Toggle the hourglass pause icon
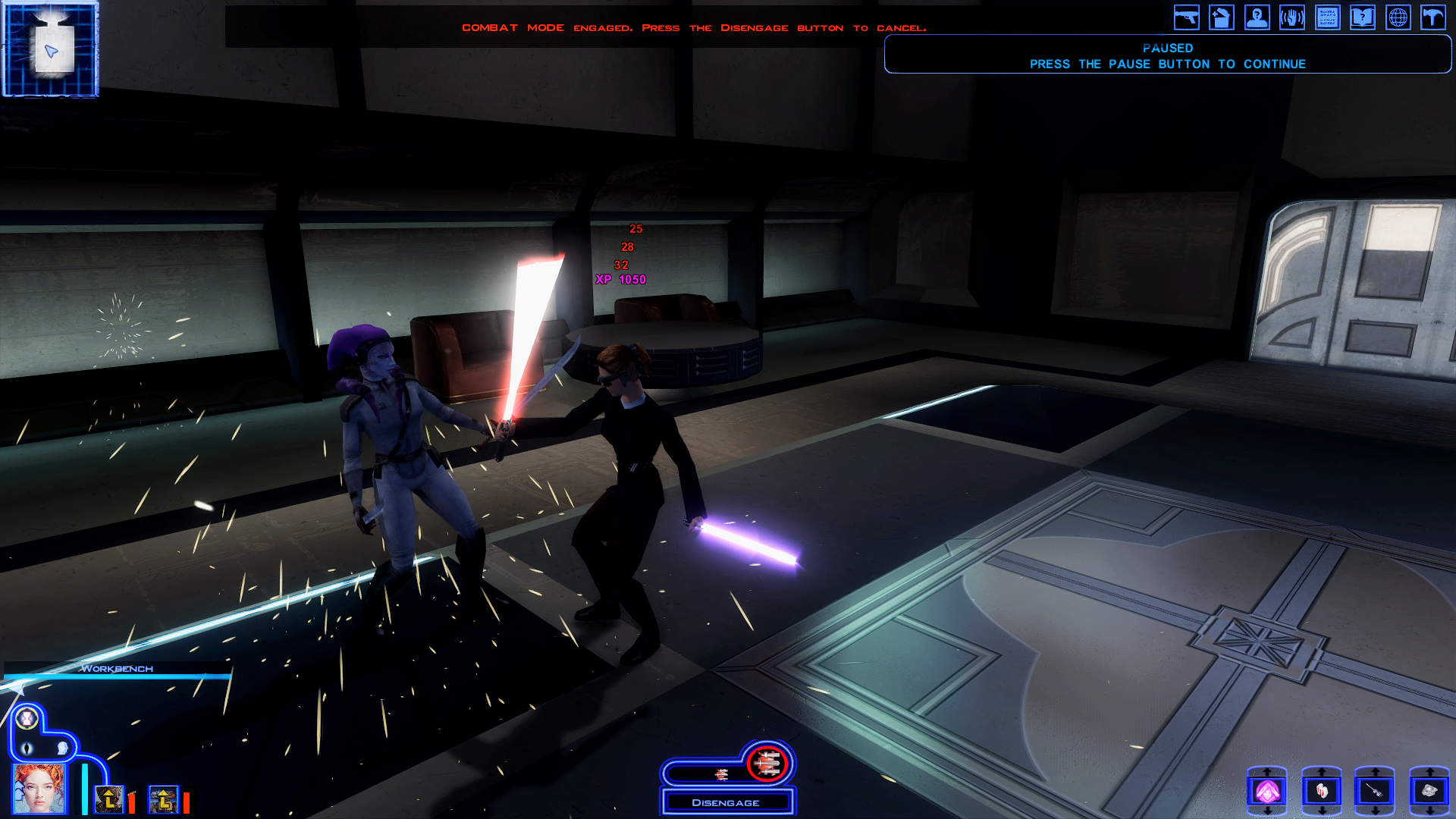The image size is (1456, 819). point(27,718)
